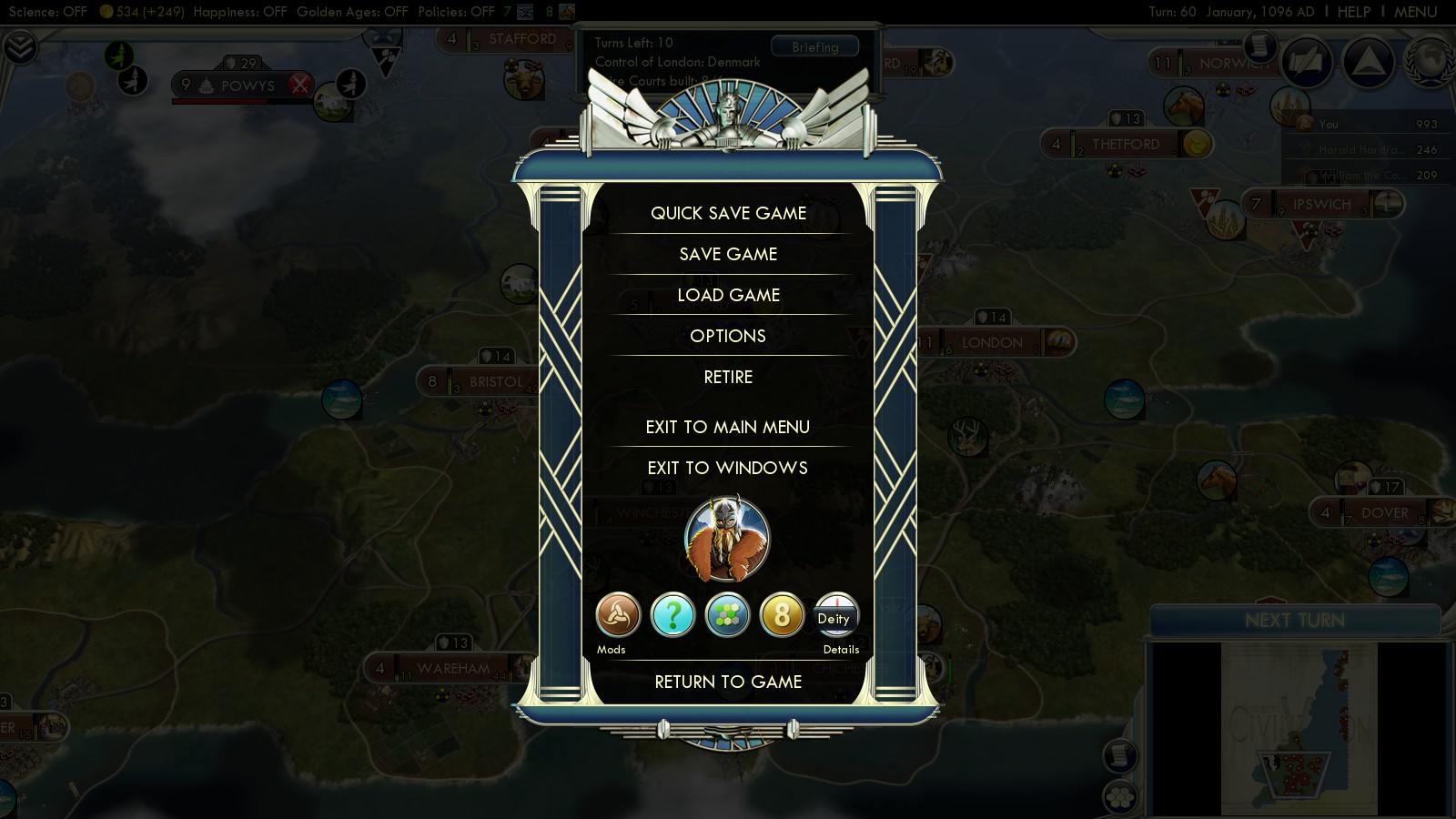Image resolution: width=1456 pixels, height=819 pixels.
Task: Click the green hex world size icon
Action: 727,616
